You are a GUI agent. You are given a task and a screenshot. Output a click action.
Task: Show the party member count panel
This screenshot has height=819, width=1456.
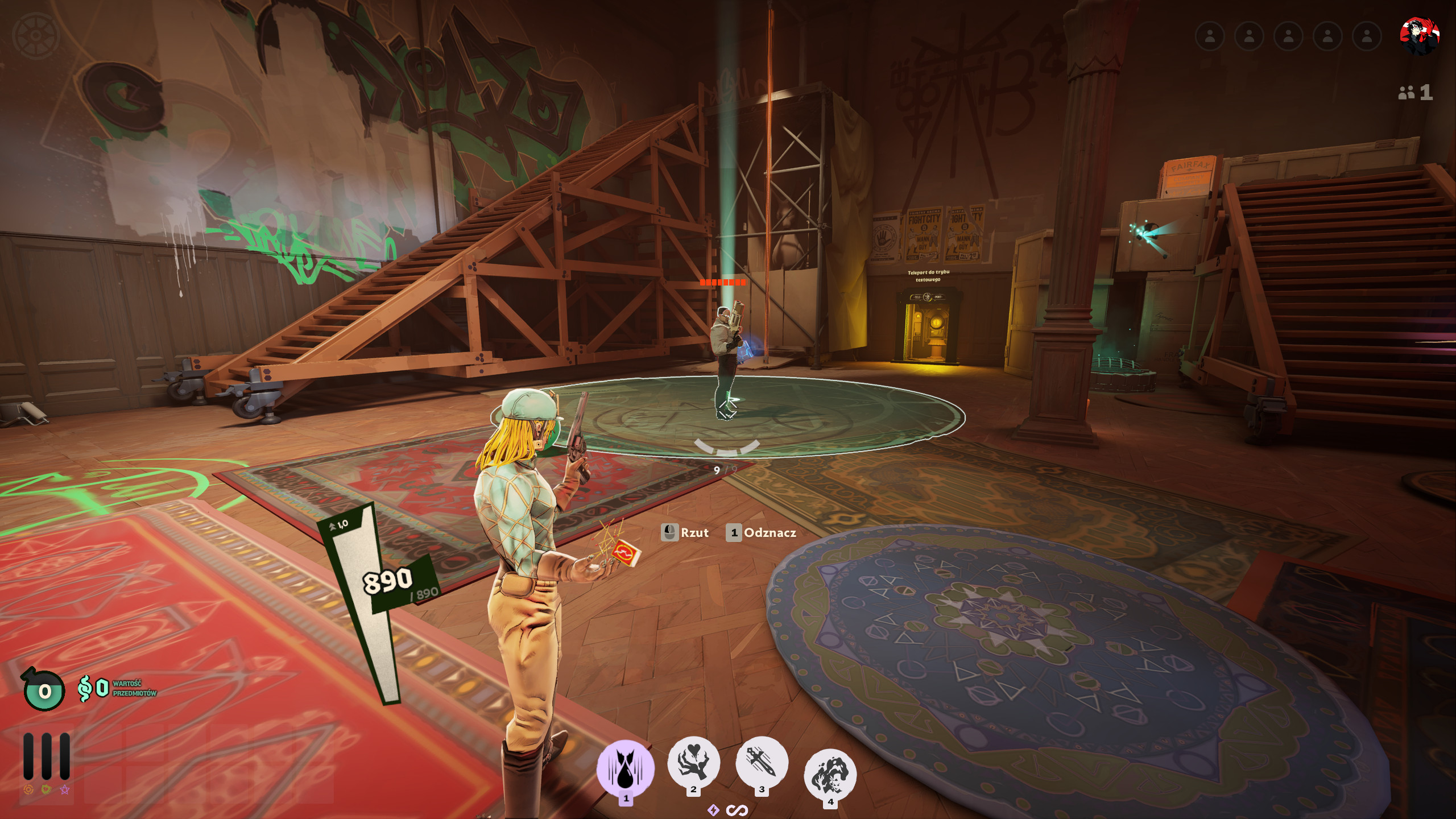tap(1416, 92)
